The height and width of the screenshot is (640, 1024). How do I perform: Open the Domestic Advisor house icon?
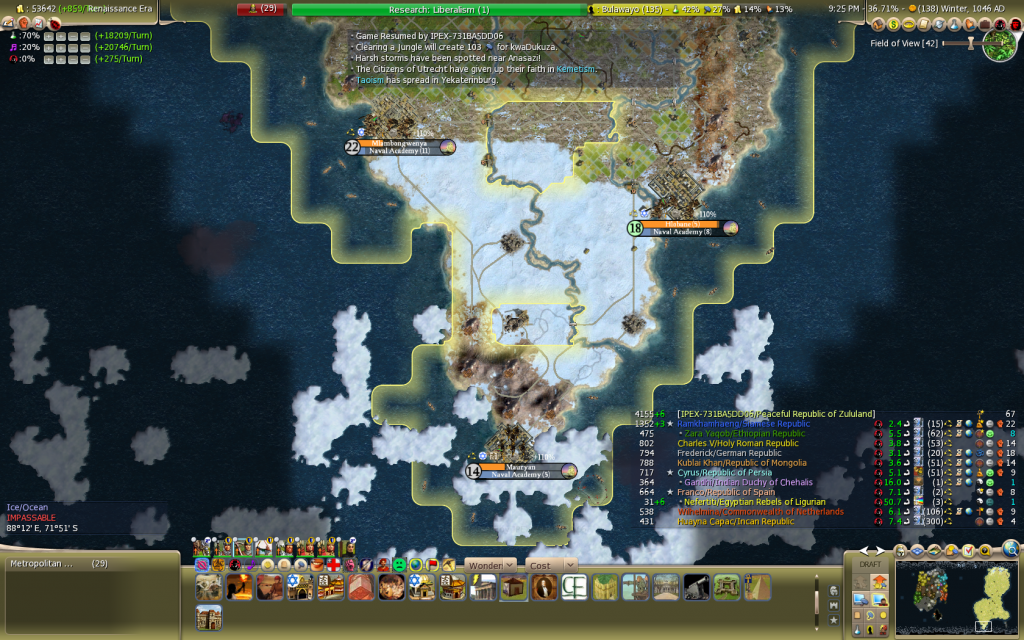point(877,23)
